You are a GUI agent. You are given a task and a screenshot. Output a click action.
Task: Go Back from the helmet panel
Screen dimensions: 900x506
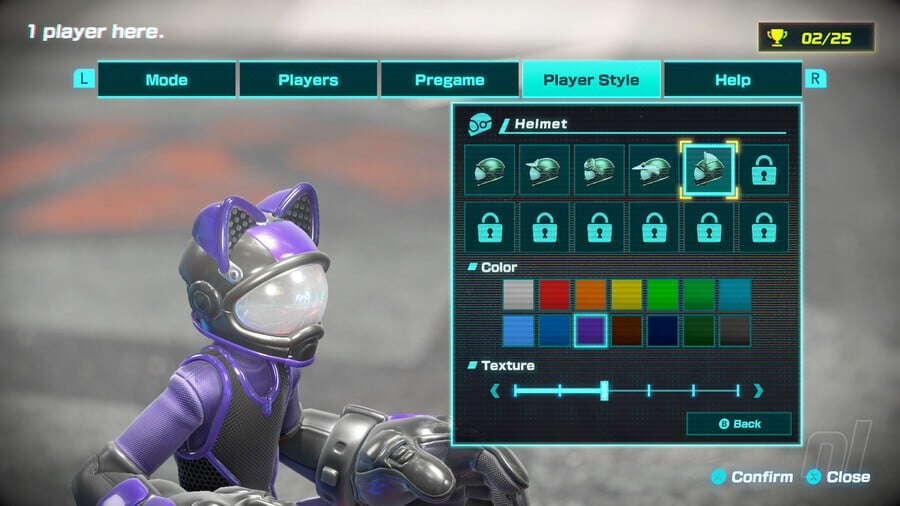[739, 424]
